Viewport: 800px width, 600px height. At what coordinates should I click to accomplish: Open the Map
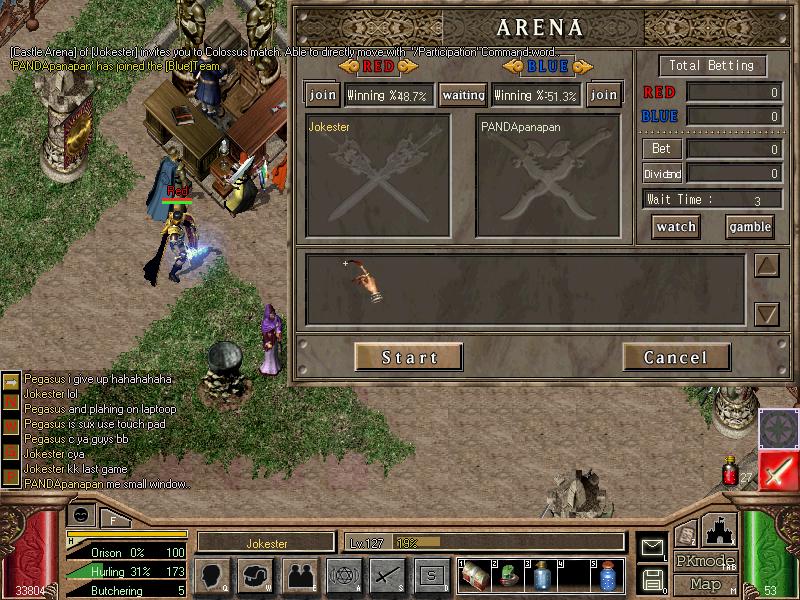click(x=705, y=584)
